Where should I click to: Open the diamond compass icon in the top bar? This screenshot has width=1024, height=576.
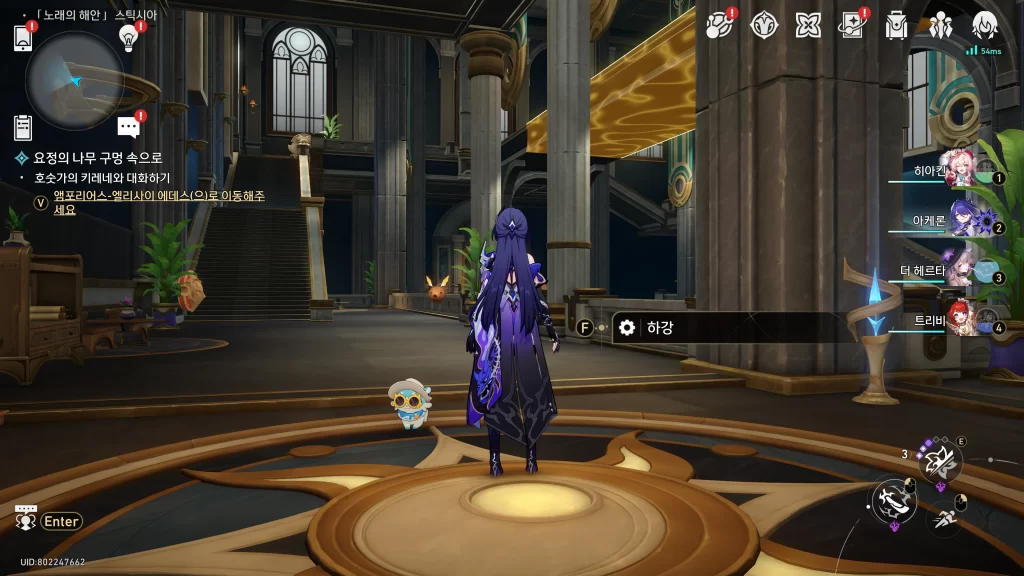tap(765, 25)
